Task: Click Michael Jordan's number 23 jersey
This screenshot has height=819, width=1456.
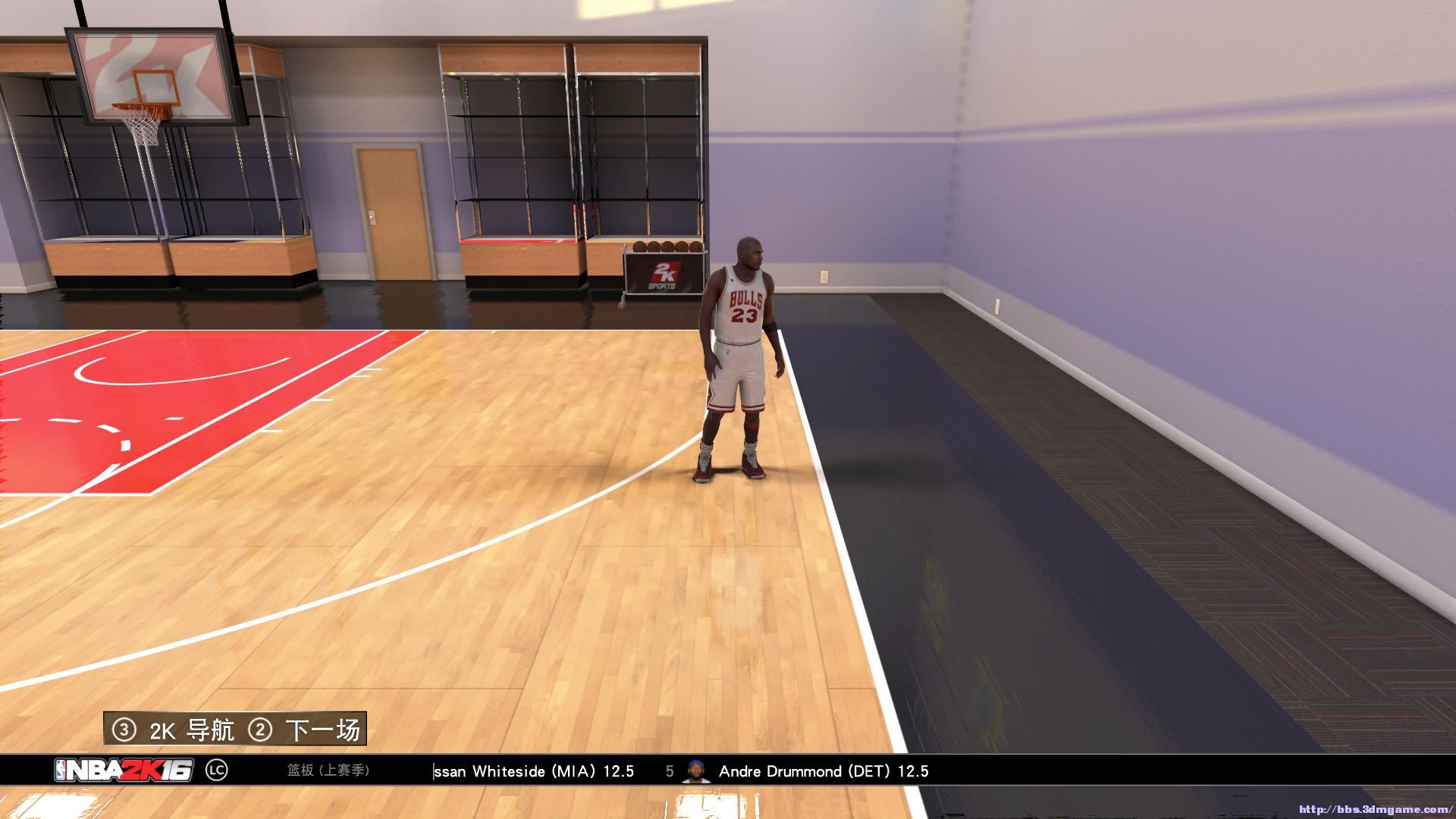Action: tap(744, 315)
